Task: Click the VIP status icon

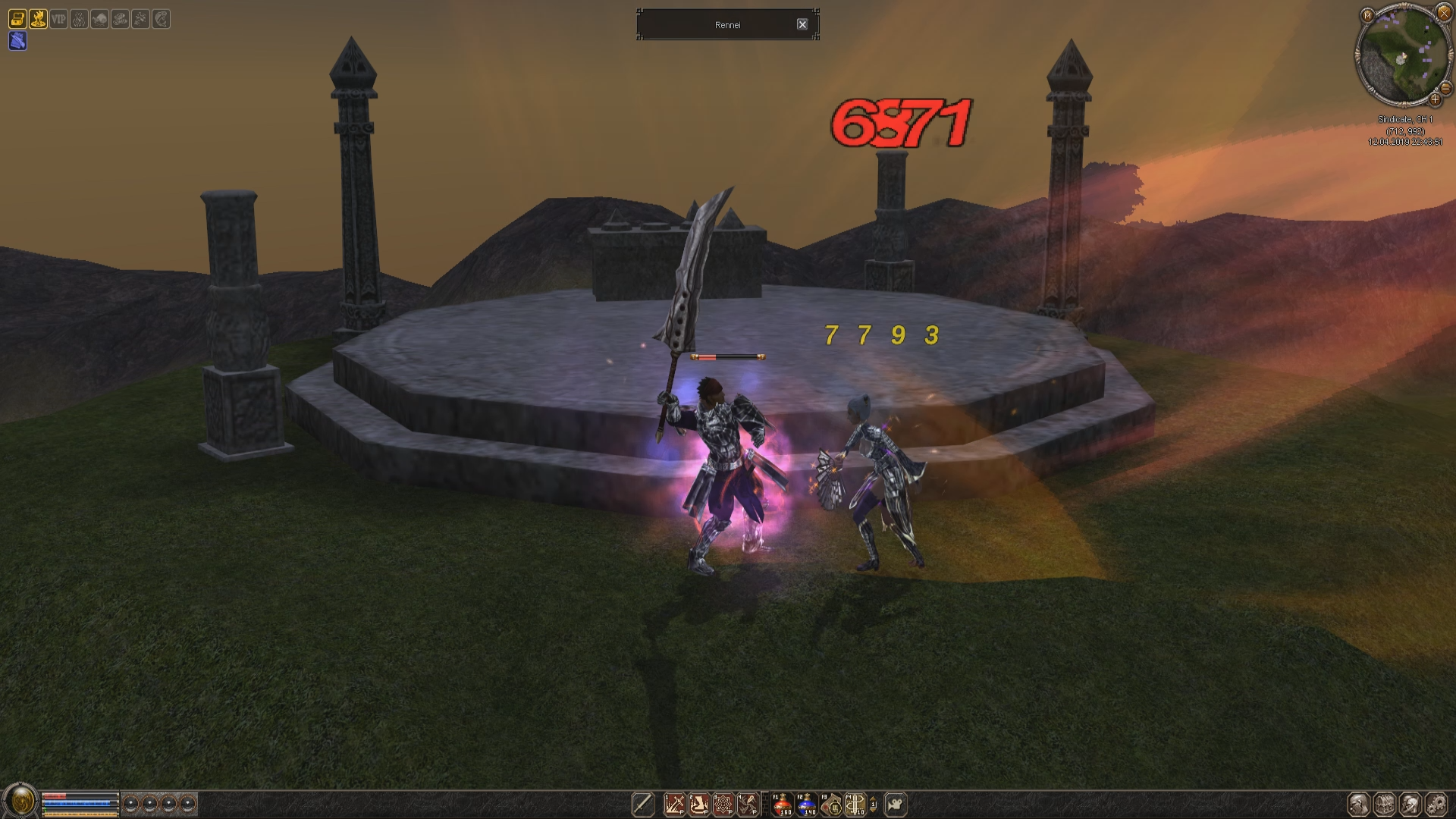Action: click(x=58, y=19)
